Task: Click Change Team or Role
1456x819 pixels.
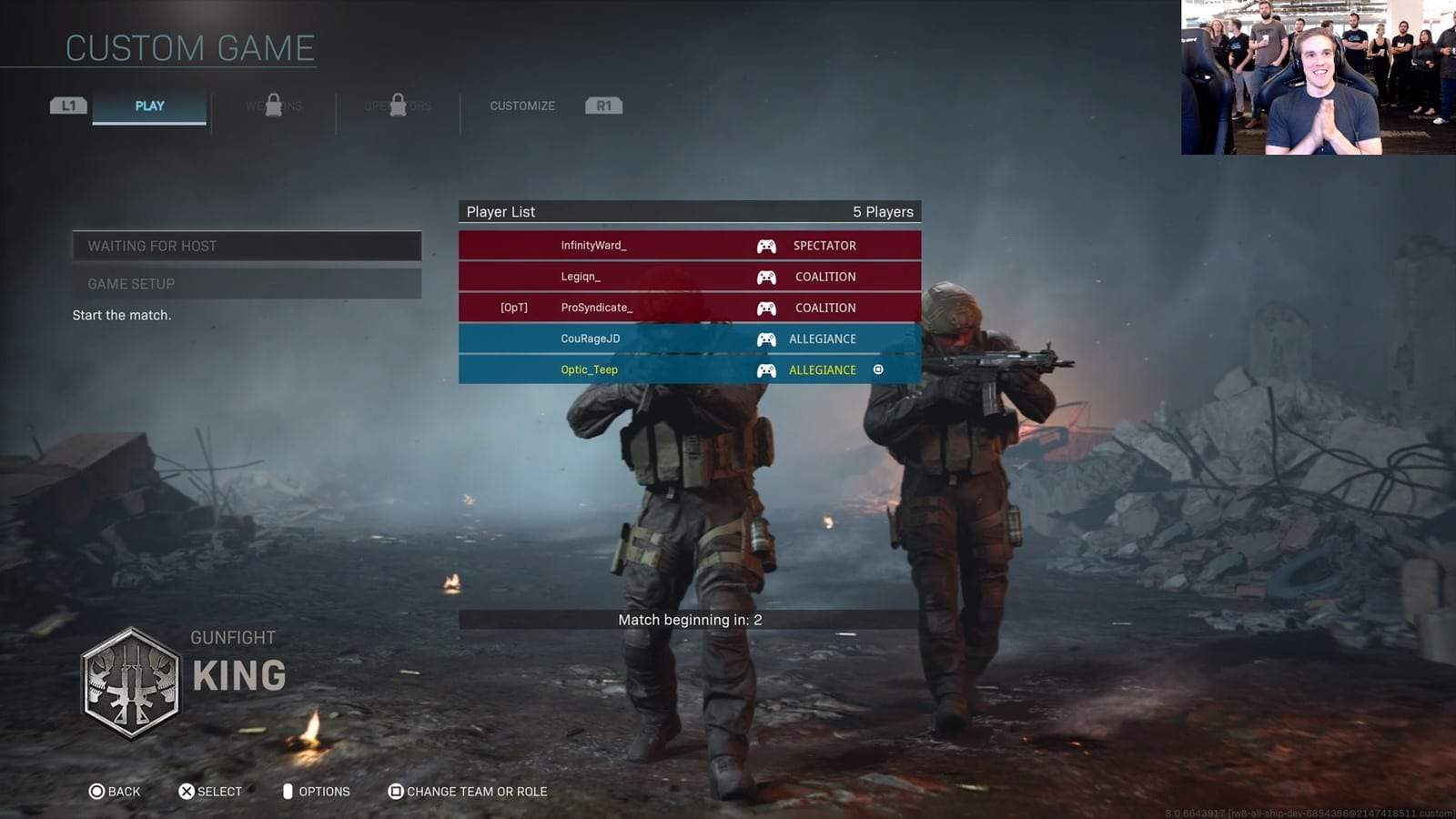Action: click(x=475, y=792)
